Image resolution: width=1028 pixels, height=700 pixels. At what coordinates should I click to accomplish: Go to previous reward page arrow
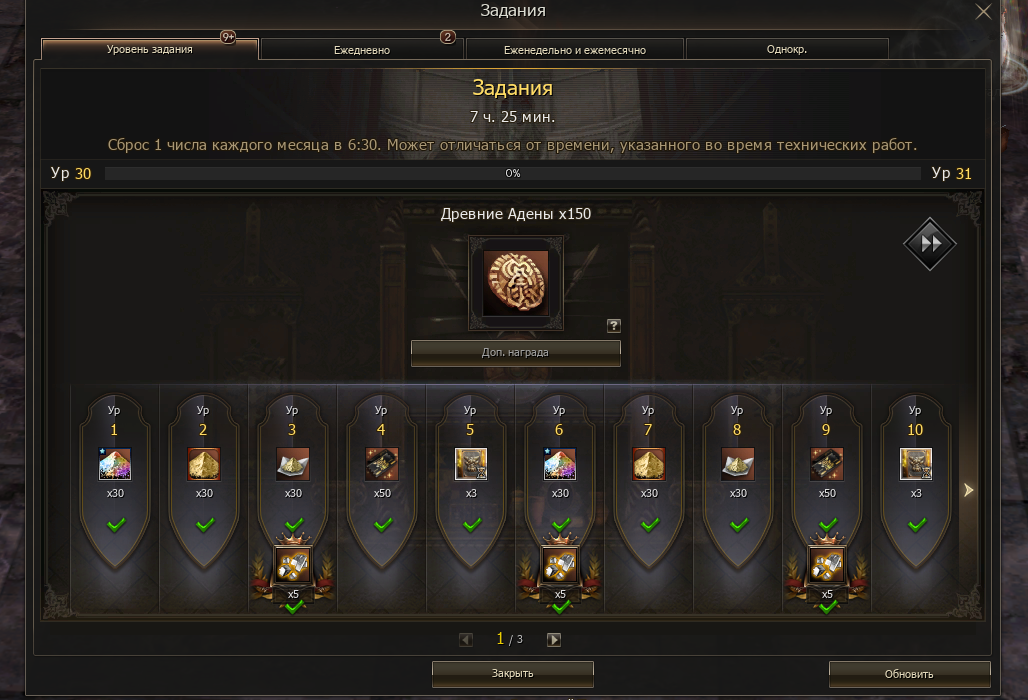click(x=466, y=640)
